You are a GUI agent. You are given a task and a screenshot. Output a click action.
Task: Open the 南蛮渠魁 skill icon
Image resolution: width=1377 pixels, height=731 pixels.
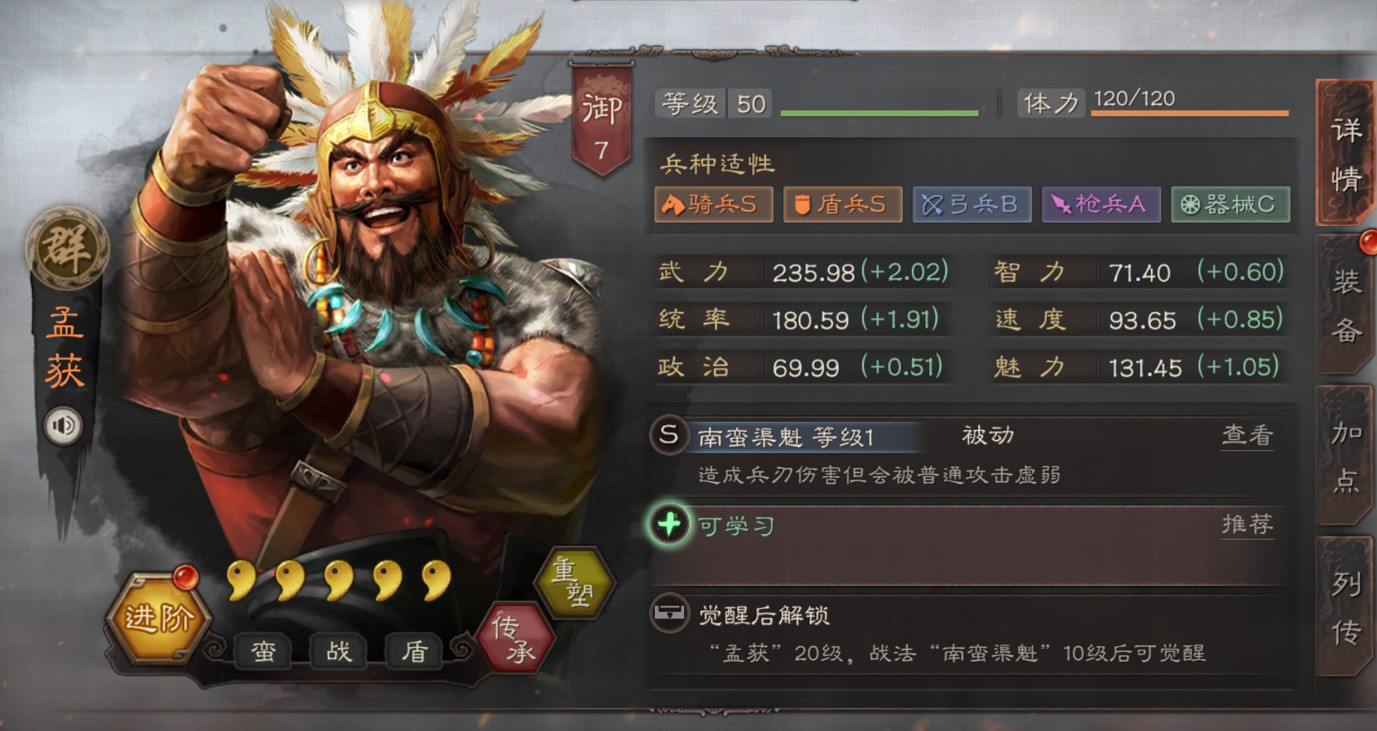(x=668, y=435)
